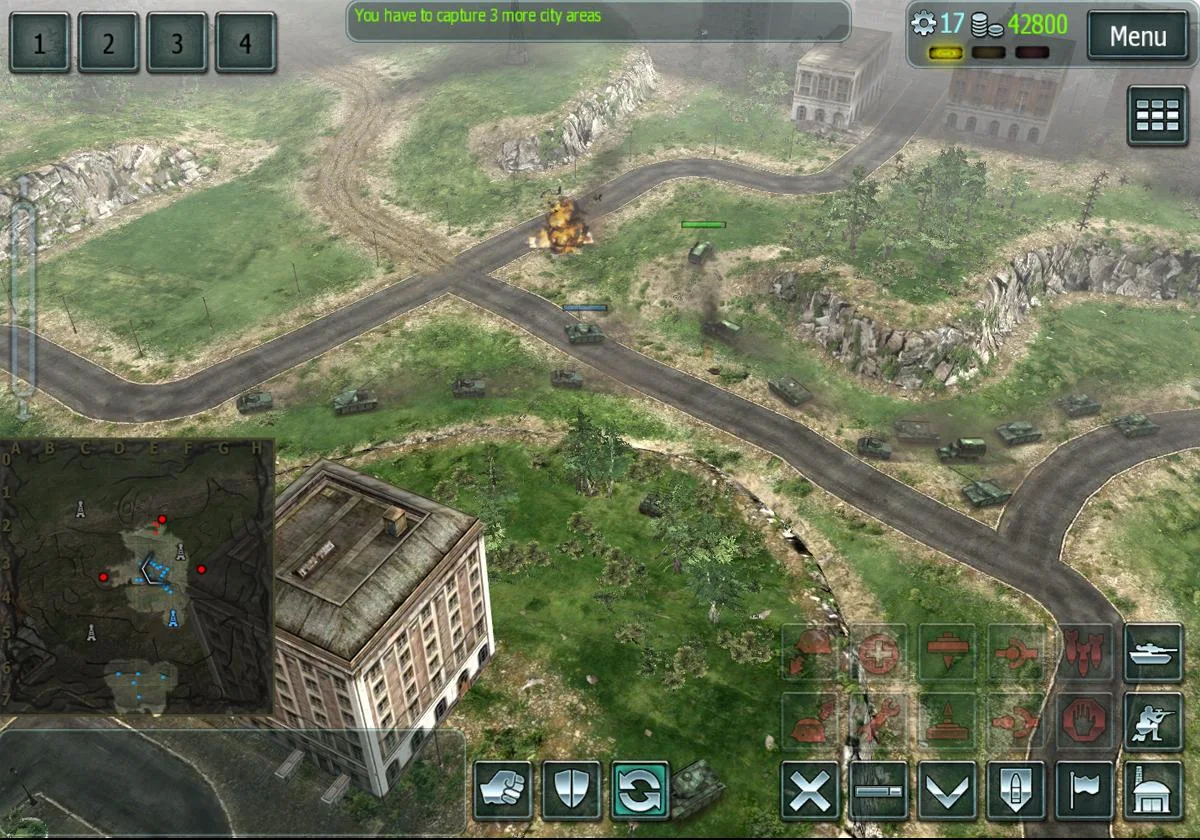1200x840 pixels.
Task: Select control group 2
Action: (x=108, y=43)
